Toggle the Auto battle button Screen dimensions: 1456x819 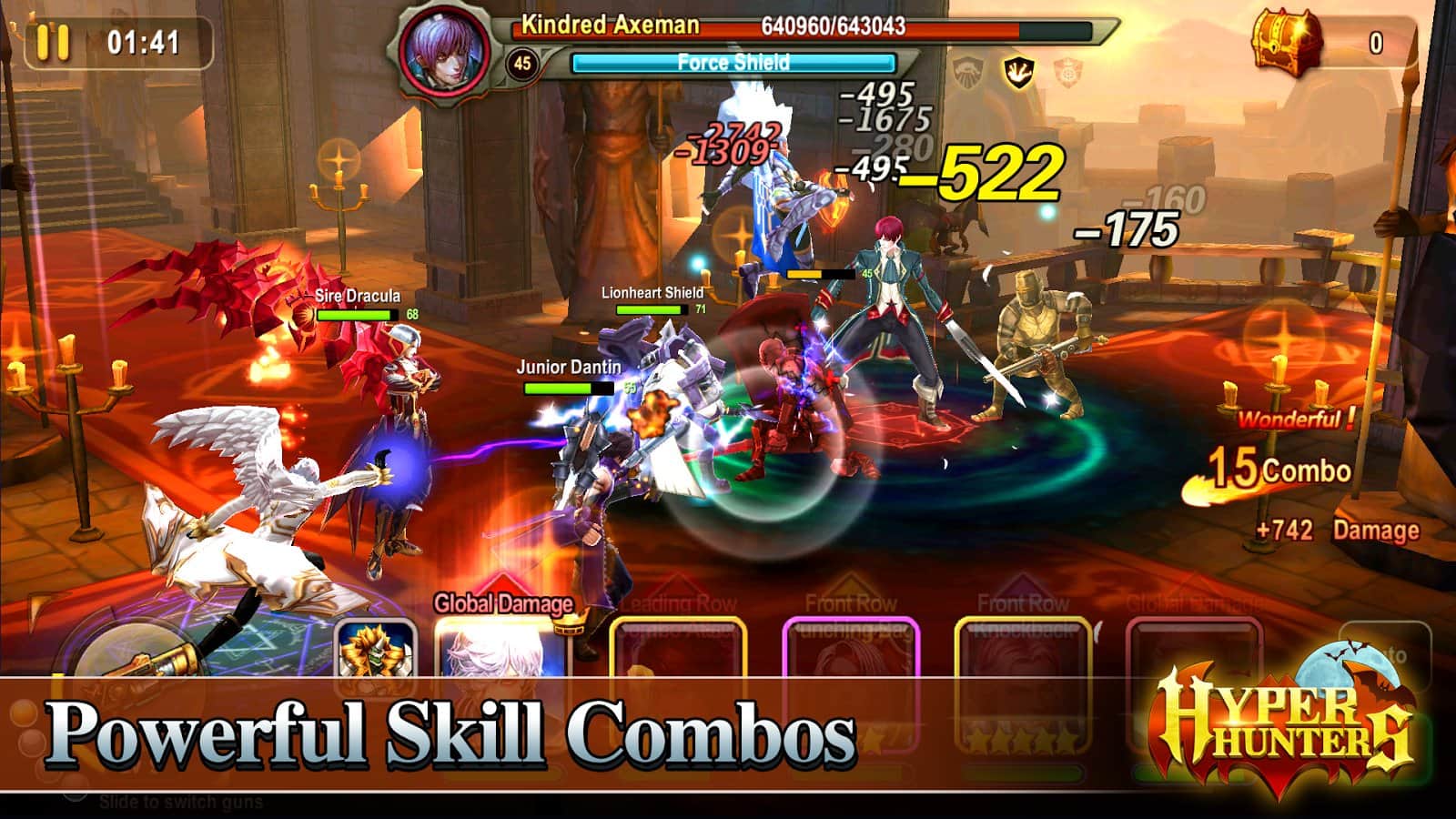coord(1385,652)
